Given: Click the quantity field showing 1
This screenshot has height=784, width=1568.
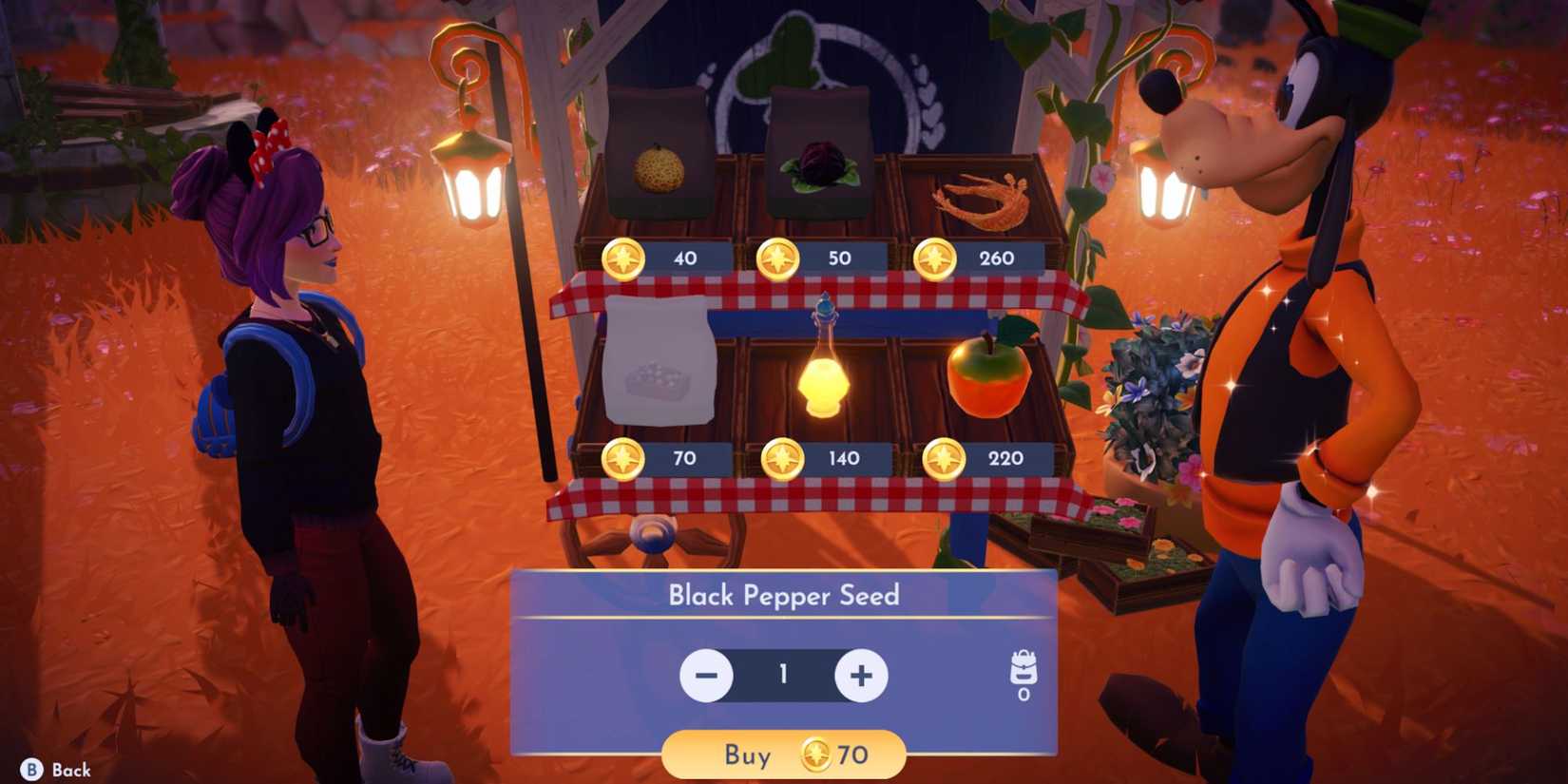Looking at the screenshot, I should click(x=782, y=674).
